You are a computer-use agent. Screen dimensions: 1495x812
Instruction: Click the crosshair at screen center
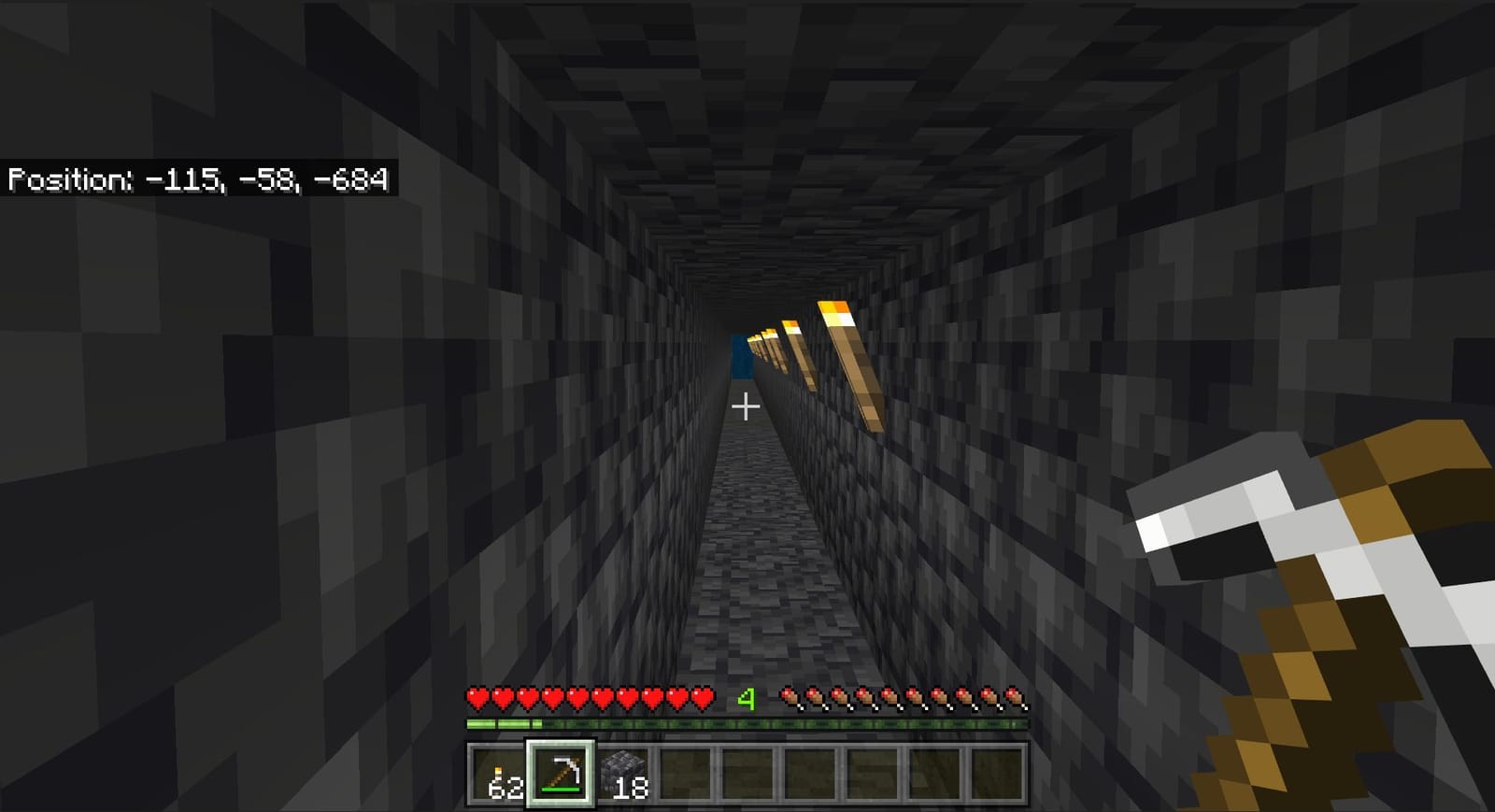(x=745, y=406)
